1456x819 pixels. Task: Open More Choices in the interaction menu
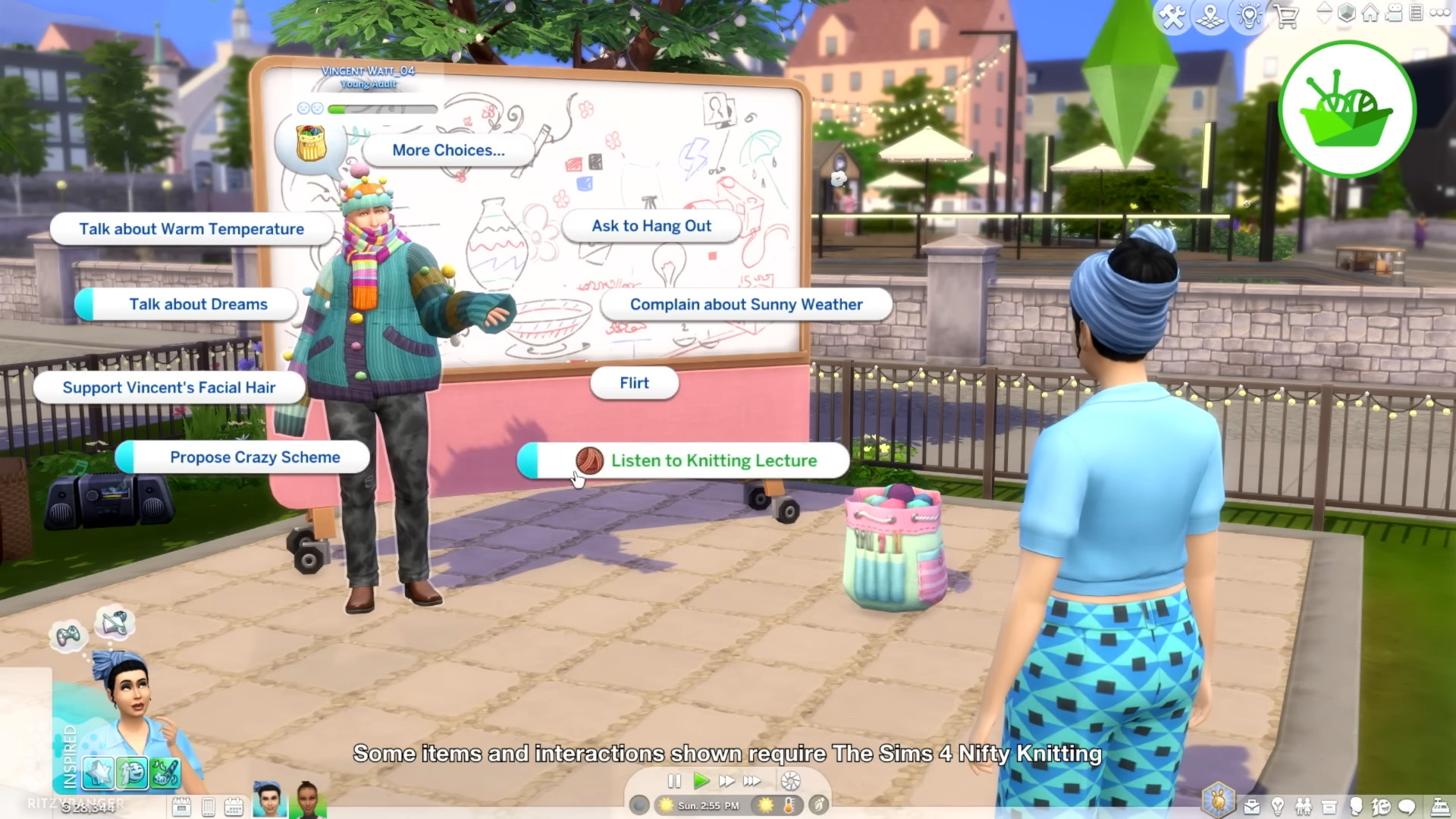pos(448,150)
